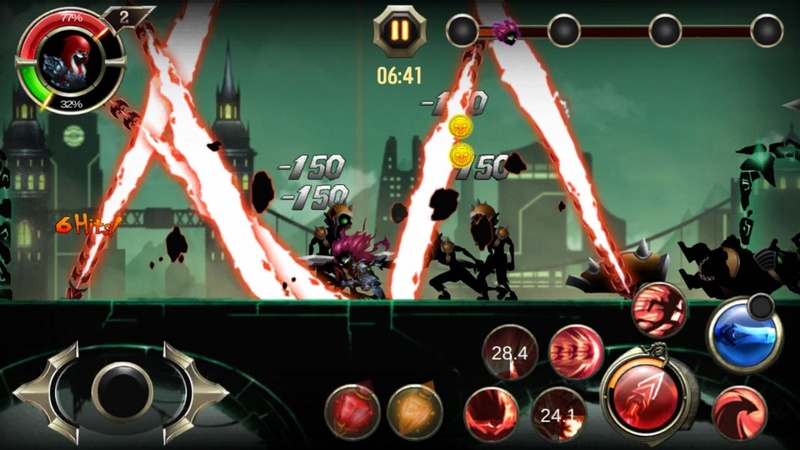Cast the red ground-burst skill beside potions
Viewport: 800px width, 450px height.
pos(491,414)
